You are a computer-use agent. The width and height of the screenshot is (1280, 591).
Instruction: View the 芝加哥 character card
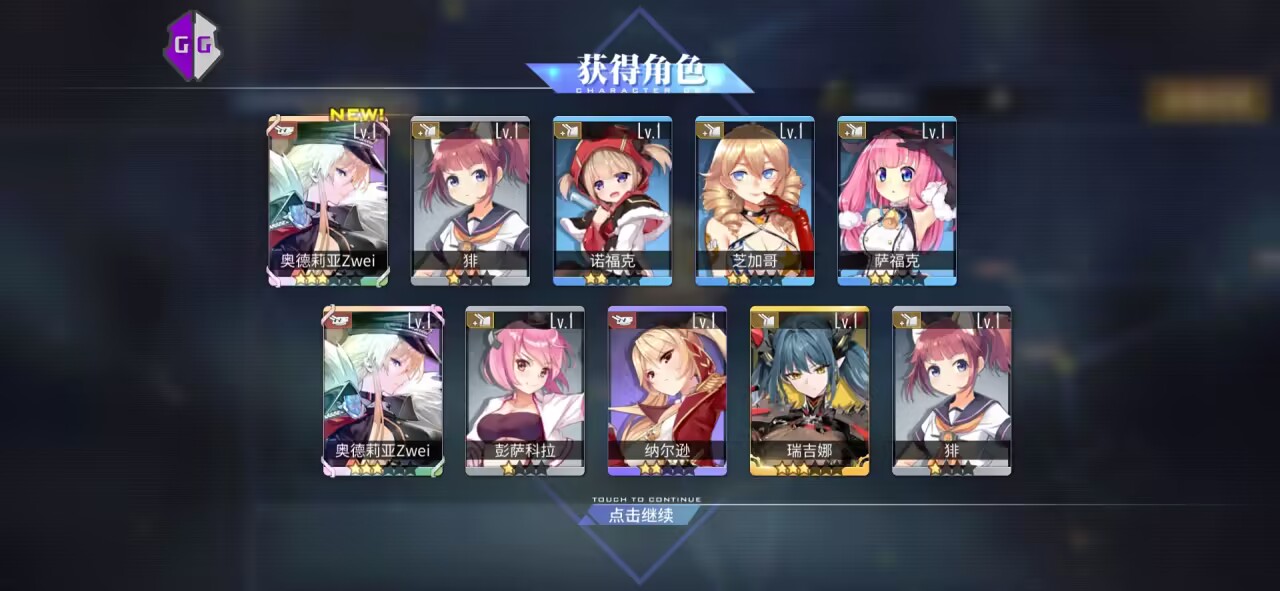(755, 201)
